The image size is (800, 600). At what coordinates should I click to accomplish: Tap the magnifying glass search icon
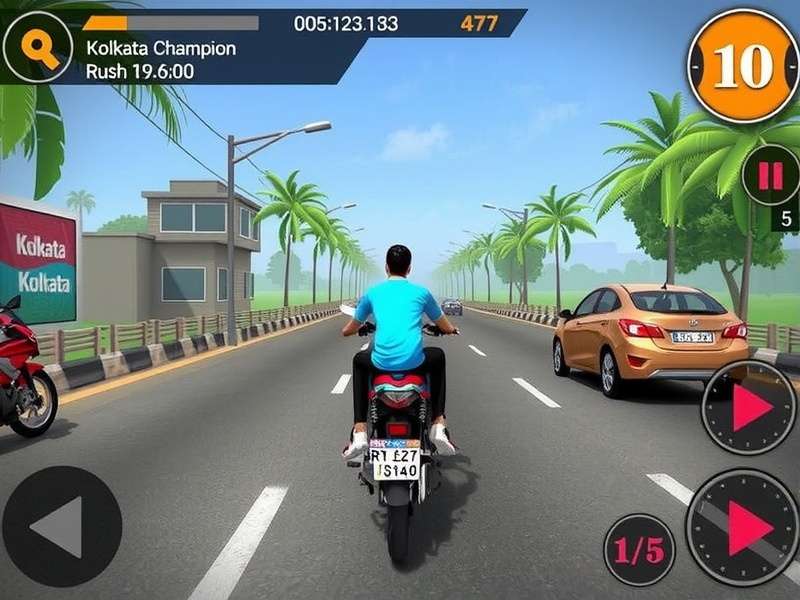tap(38, 47)
